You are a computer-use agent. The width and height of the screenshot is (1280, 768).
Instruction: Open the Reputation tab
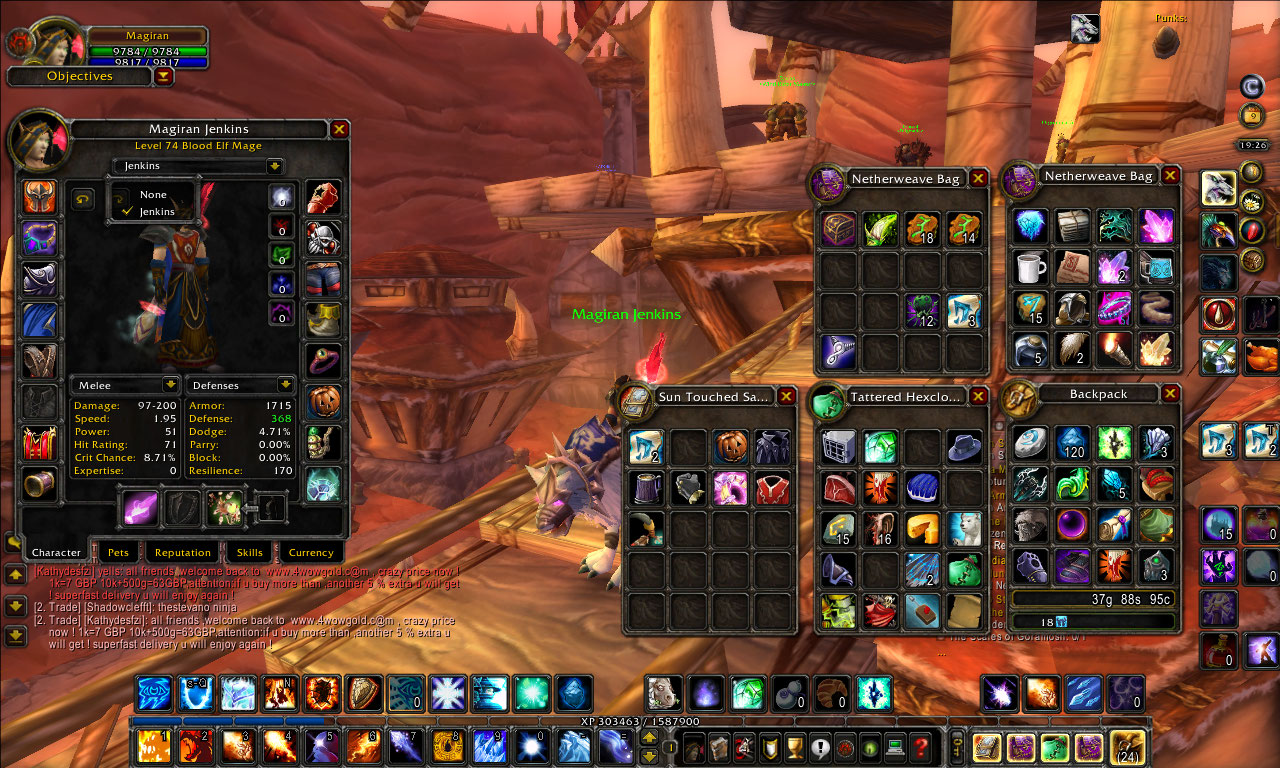[x=183, y=552]
